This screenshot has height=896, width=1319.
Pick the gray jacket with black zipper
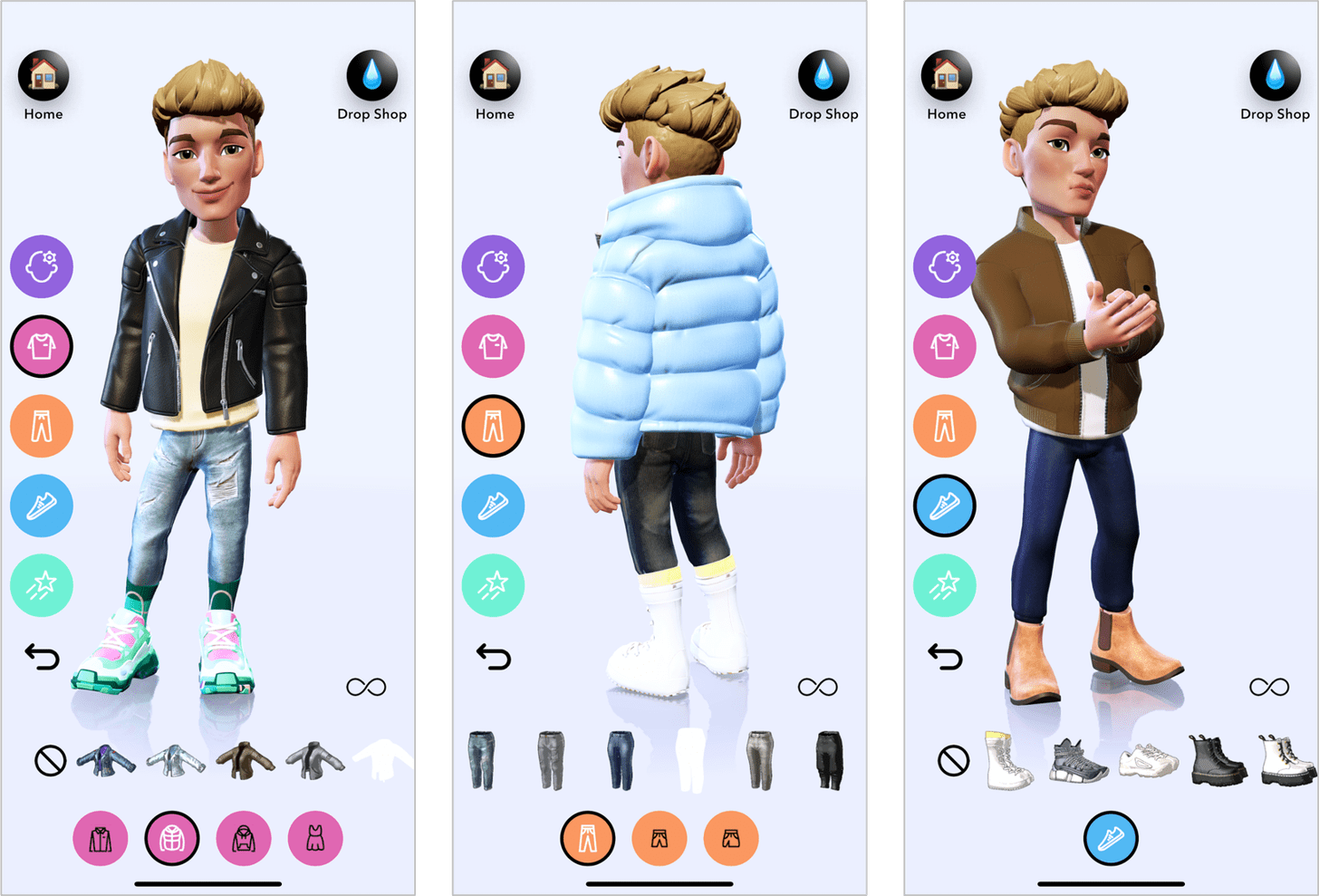point(314,761)
